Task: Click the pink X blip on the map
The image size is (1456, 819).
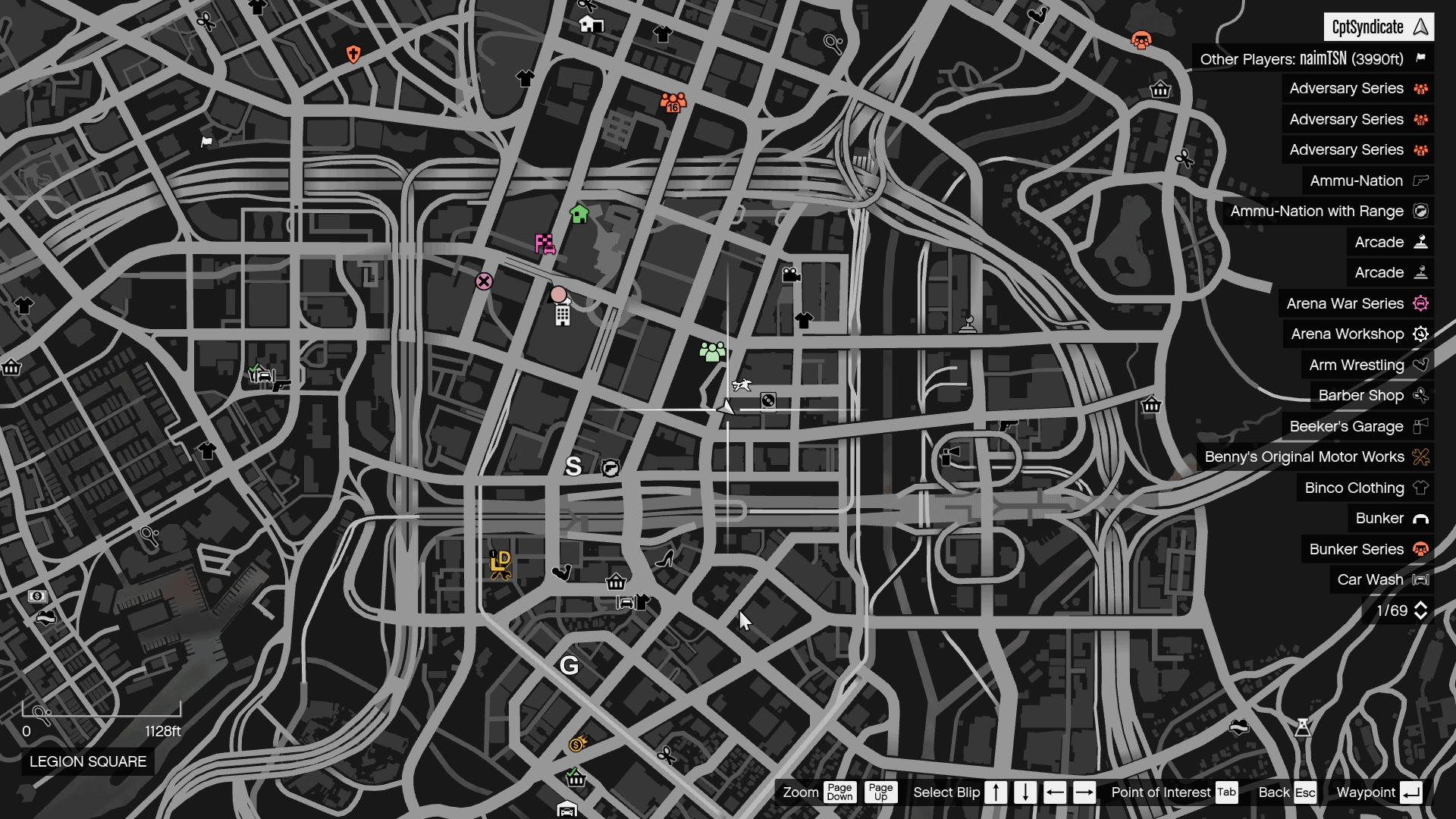Action: click(484, 281)
